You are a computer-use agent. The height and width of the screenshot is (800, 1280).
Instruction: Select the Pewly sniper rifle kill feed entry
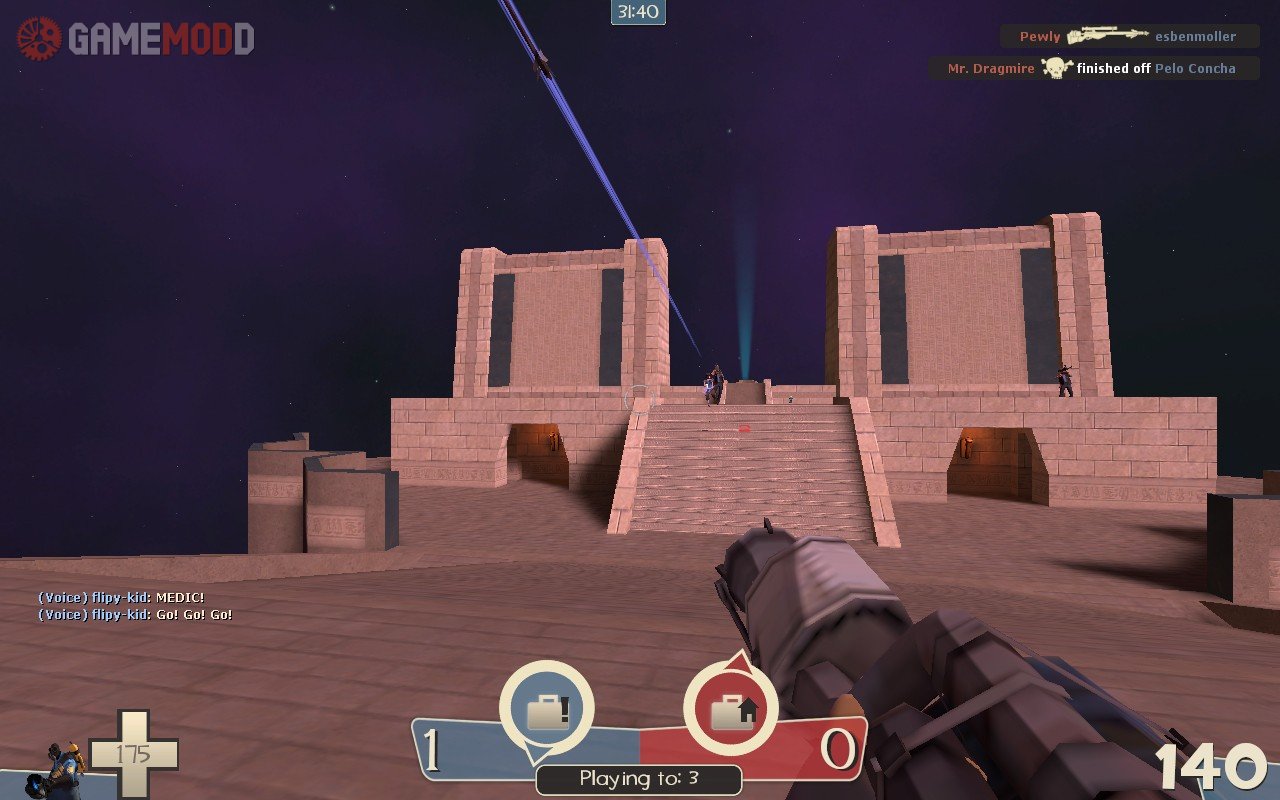coord(1129,36)
